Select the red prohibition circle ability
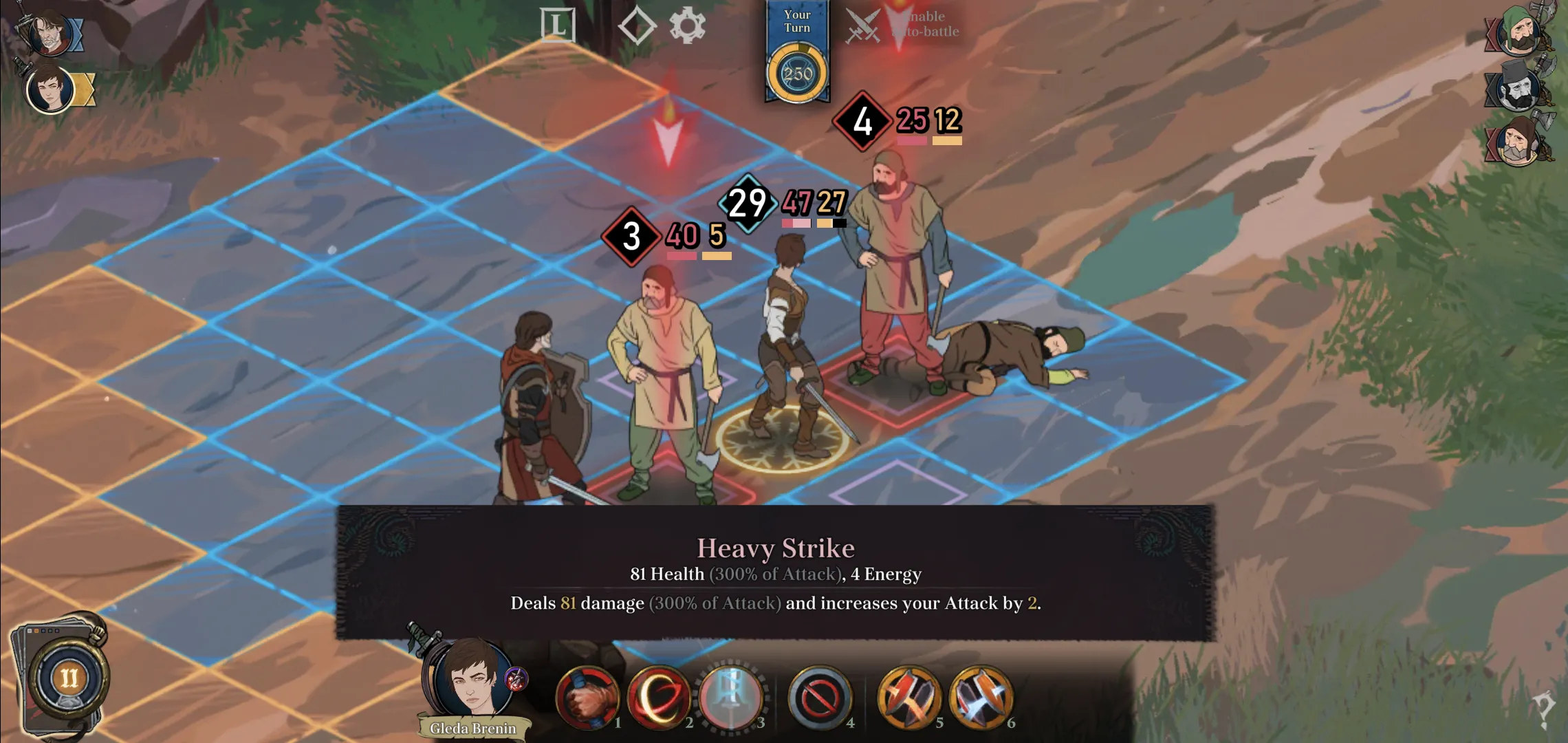1568x743 pixels. click(x=819, y=698)
